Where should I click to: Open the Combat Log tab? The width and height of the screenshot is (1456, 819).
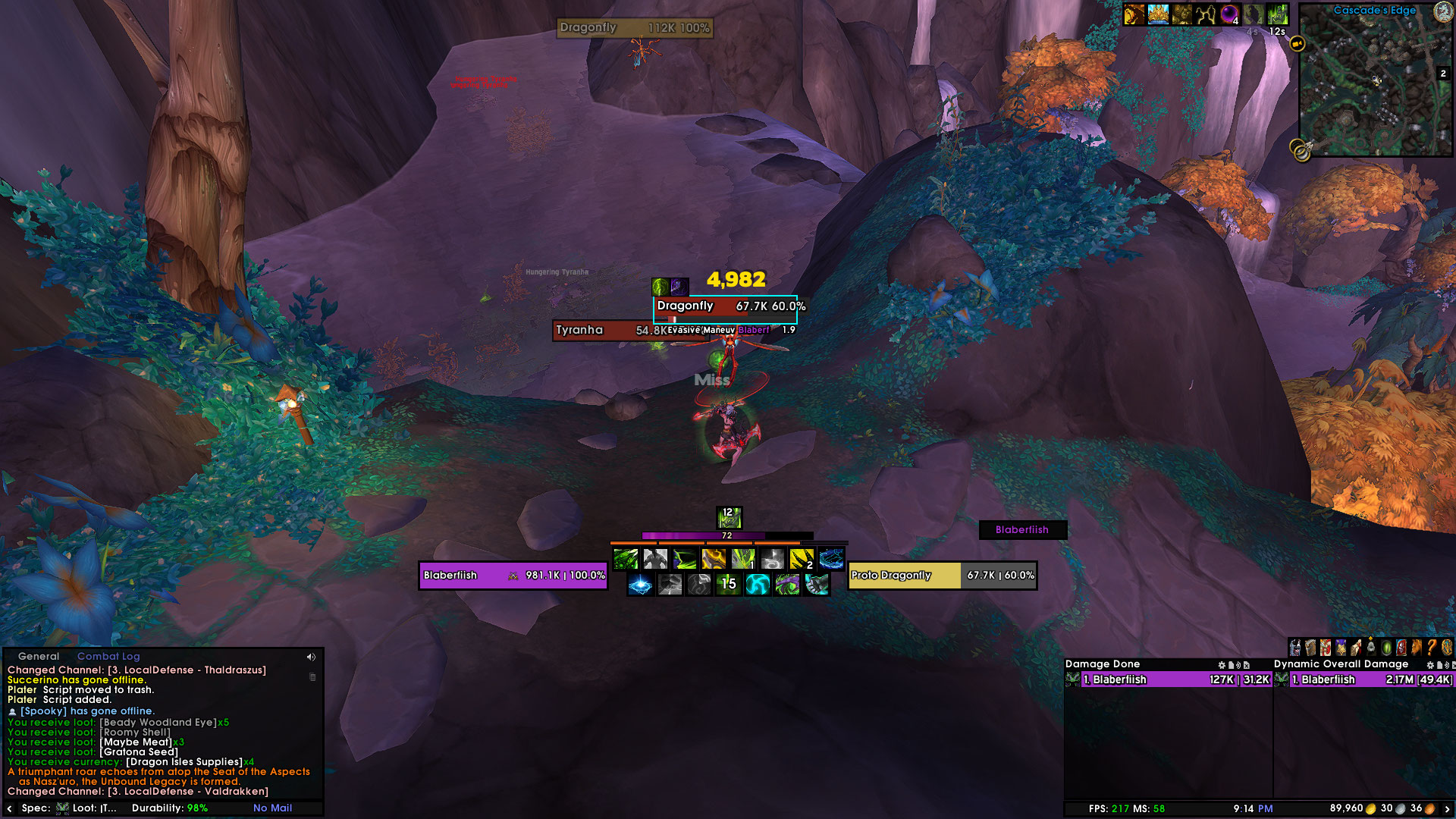[x=108, y=657]
